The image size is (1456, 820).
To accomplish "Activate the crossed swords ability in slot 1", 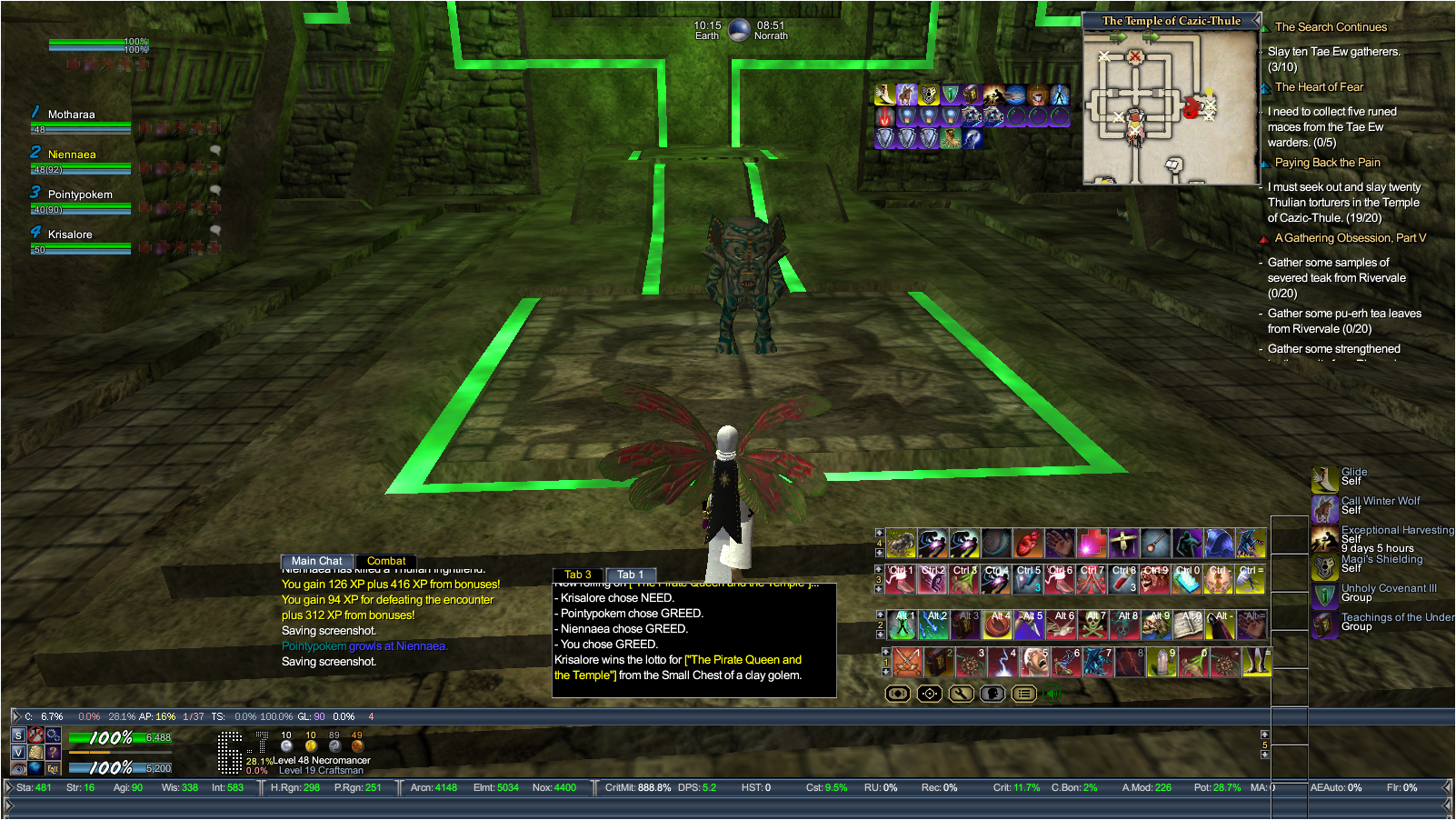I will click(906, 662).
